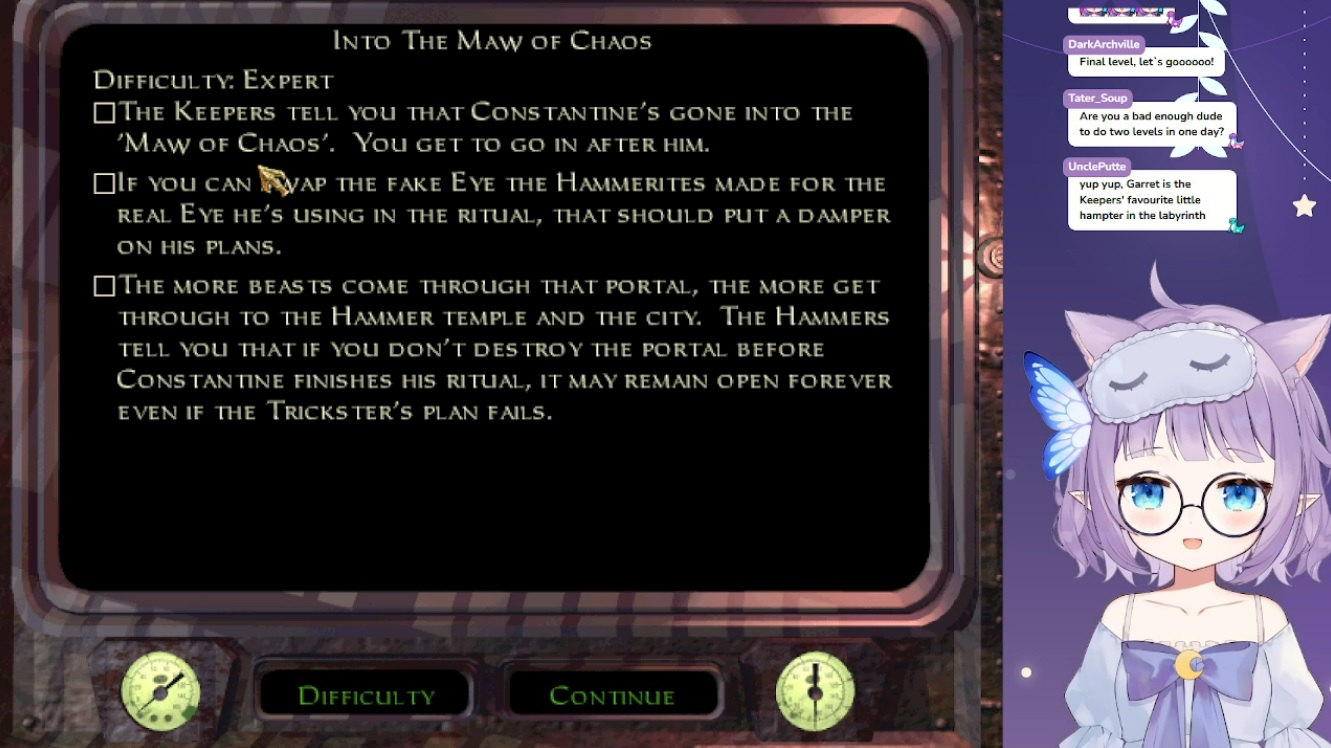The width and height of the screenshot is (1331, 748).
Task: Open the Difficulty selection
Action: 366,696
